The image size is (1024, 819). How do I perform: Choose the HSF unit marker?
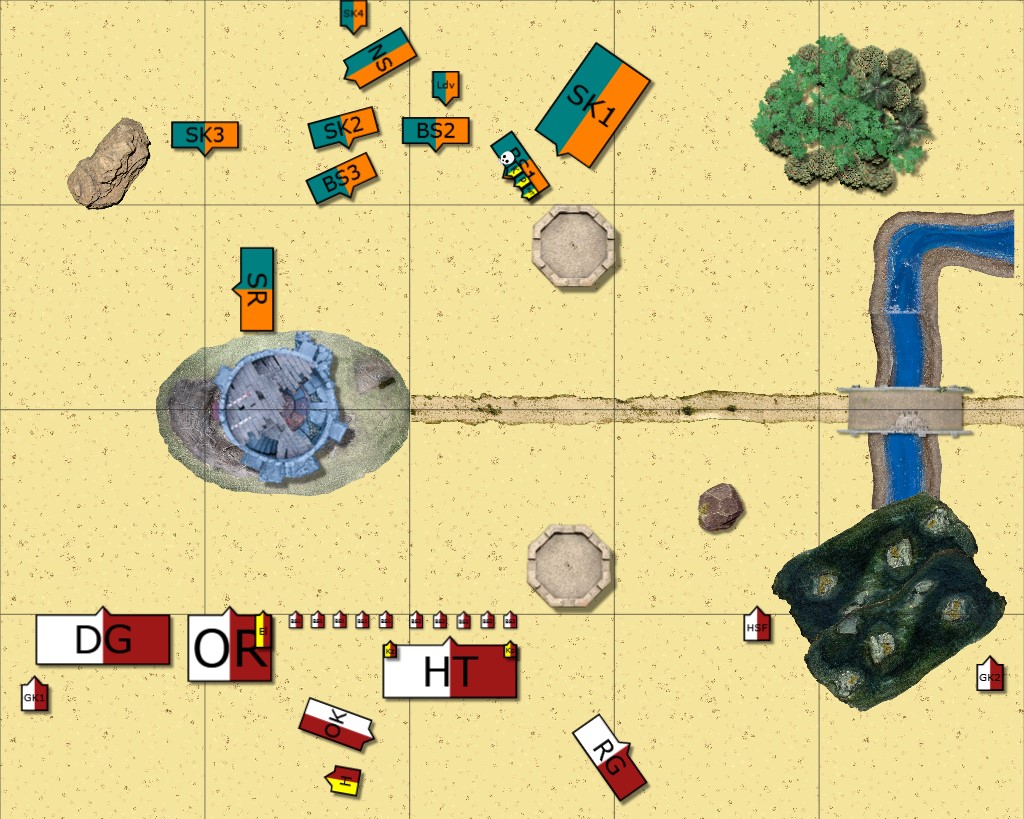click(758, 626)
